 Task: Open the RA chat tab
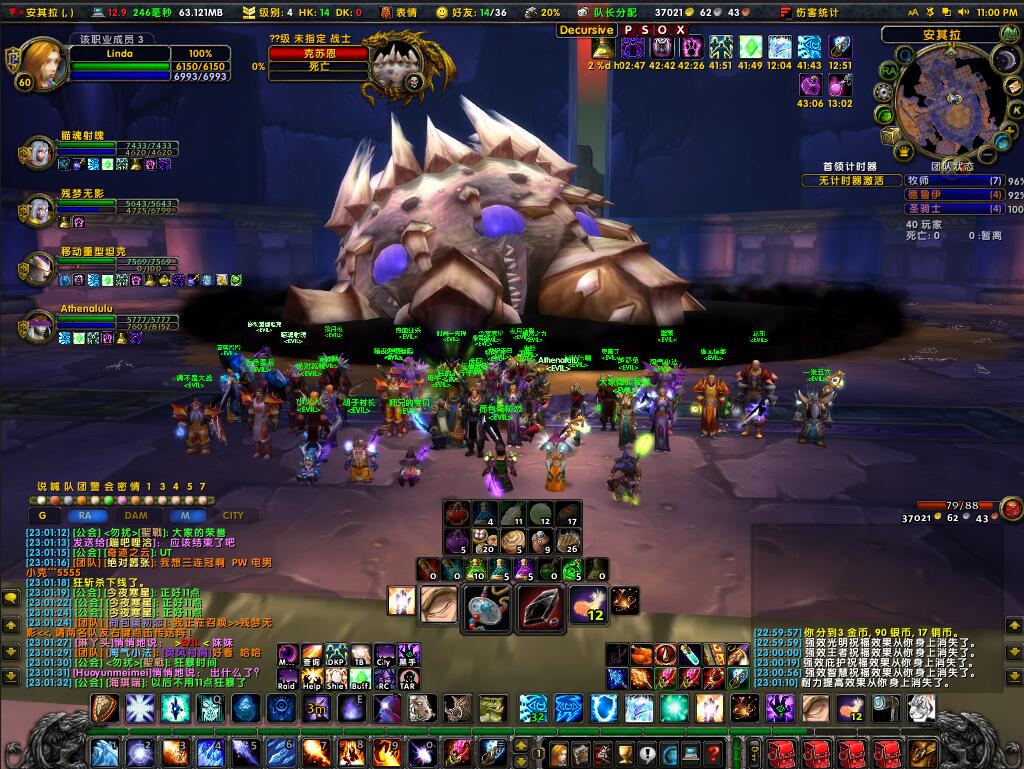(x=86, y=516)
